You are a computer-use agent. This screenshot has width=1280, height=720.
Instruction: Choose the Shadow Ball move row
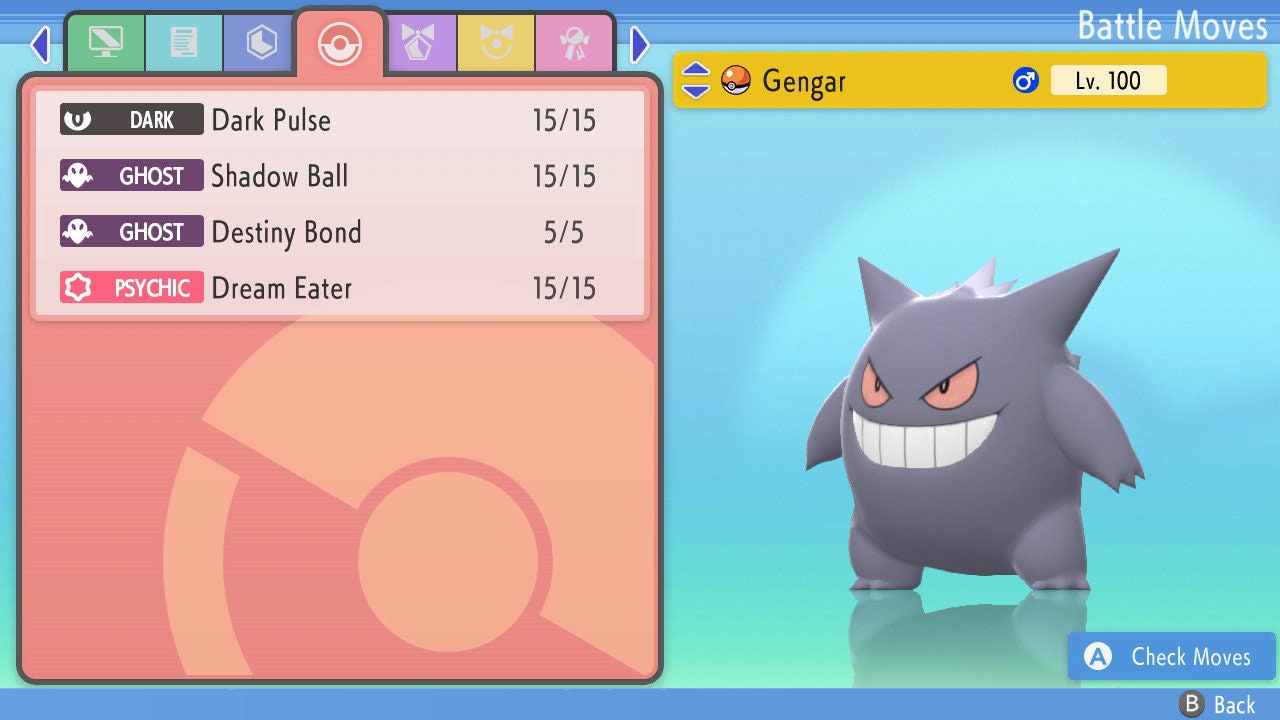pyautogui.click(x=340, y=176)
